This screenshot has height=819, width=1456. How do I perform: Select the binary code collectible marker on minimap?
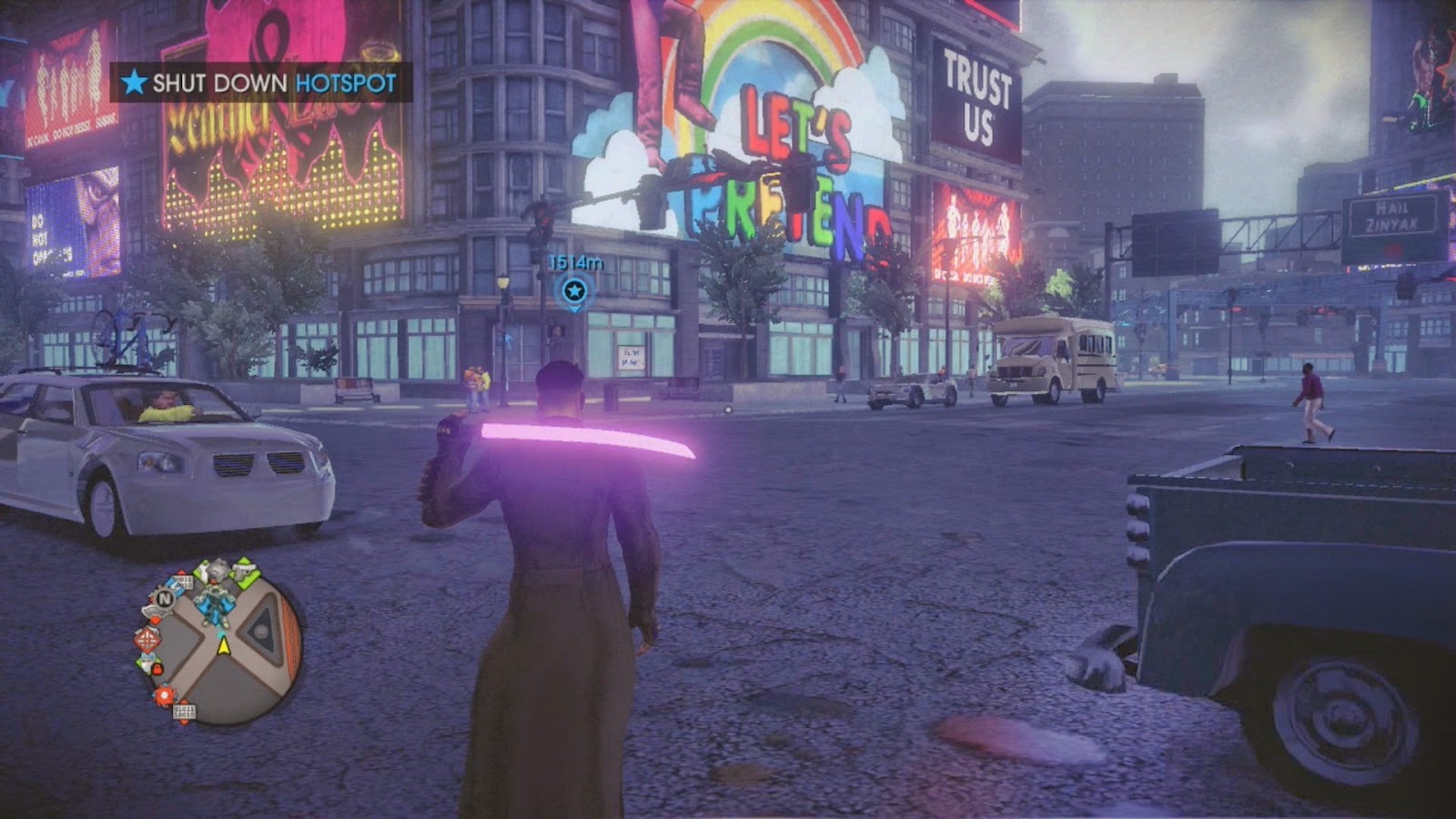184,712
